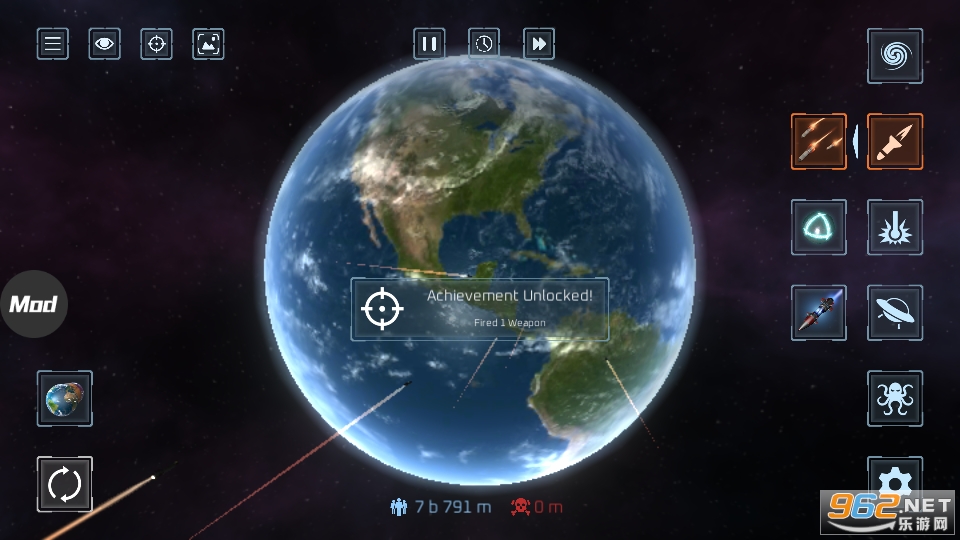Open the Mod menu bubble
This screenshot has height=540, width=960.
tap(33, 304)
